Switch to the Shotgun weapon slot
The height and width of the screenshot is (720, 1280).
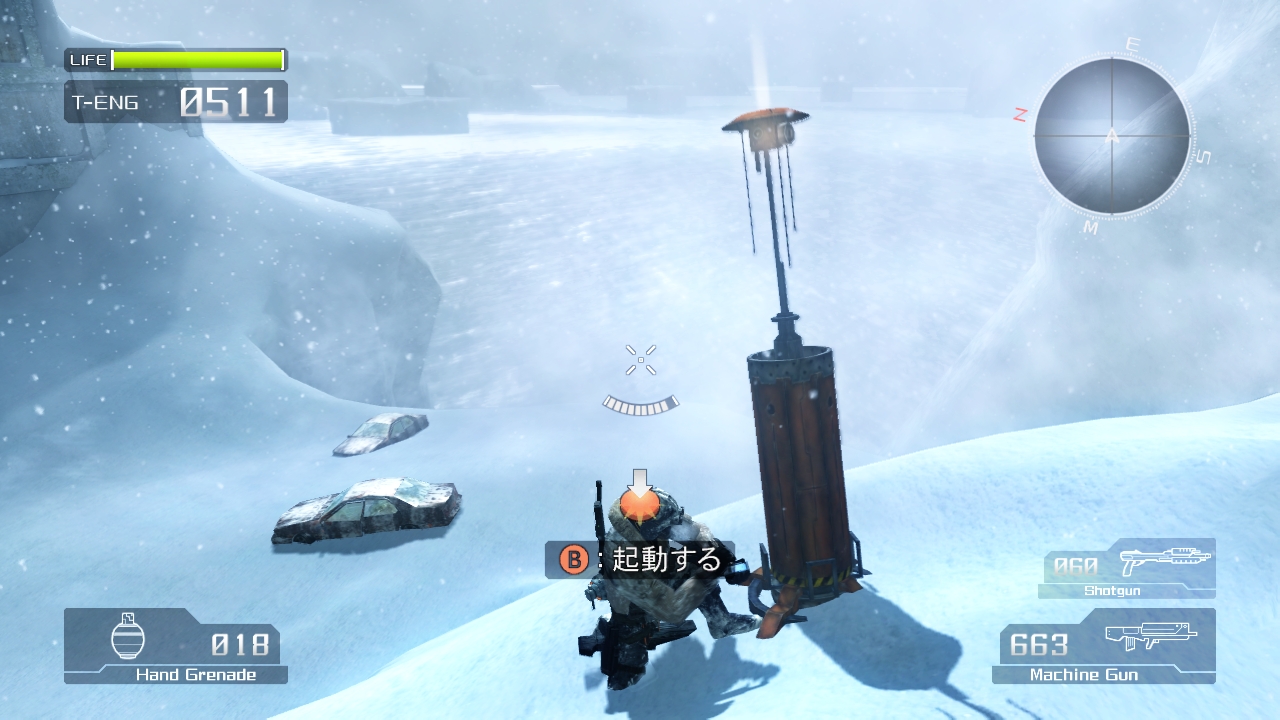1127,568
